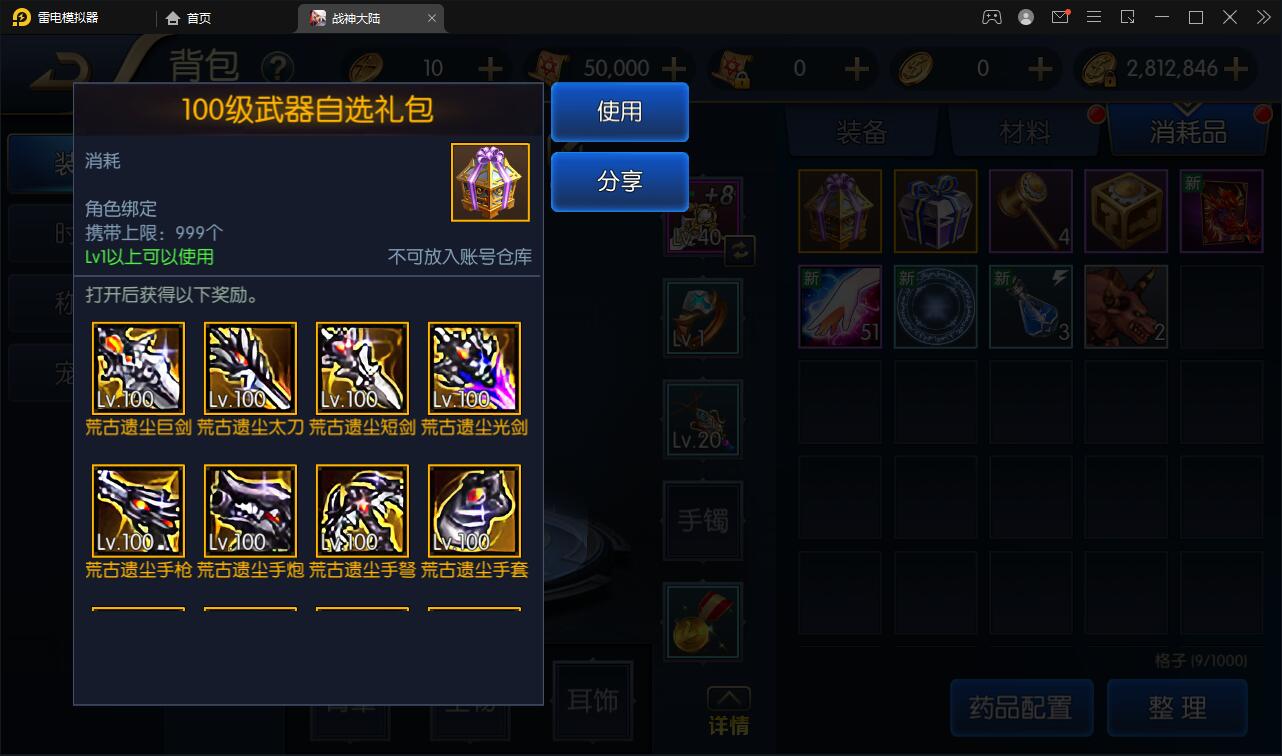
Task: Select the 荒古遗尘光剑 weapon icon
Action: [x=473, y=367]
